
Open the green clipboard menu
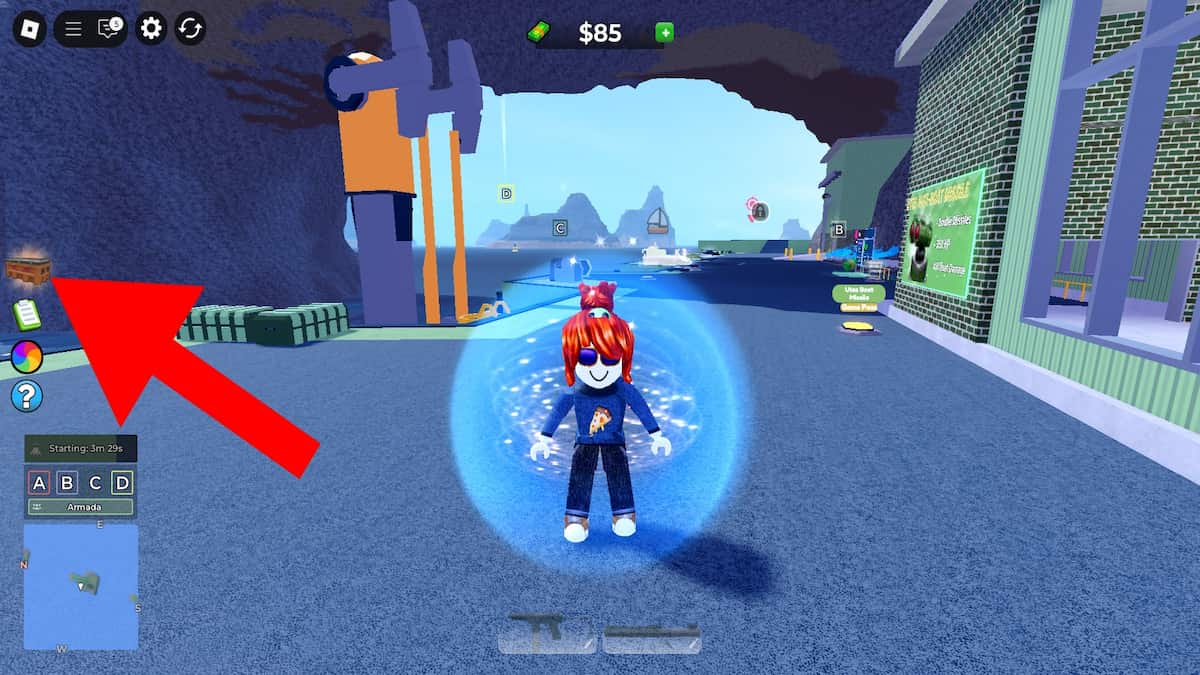27,314
